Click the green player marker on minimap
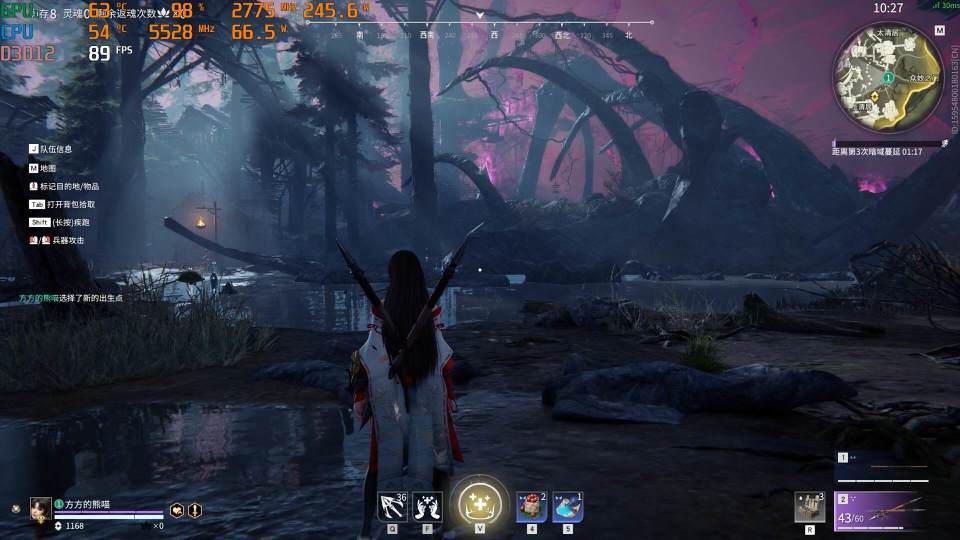The image size is (960, 540). (888, 77)
